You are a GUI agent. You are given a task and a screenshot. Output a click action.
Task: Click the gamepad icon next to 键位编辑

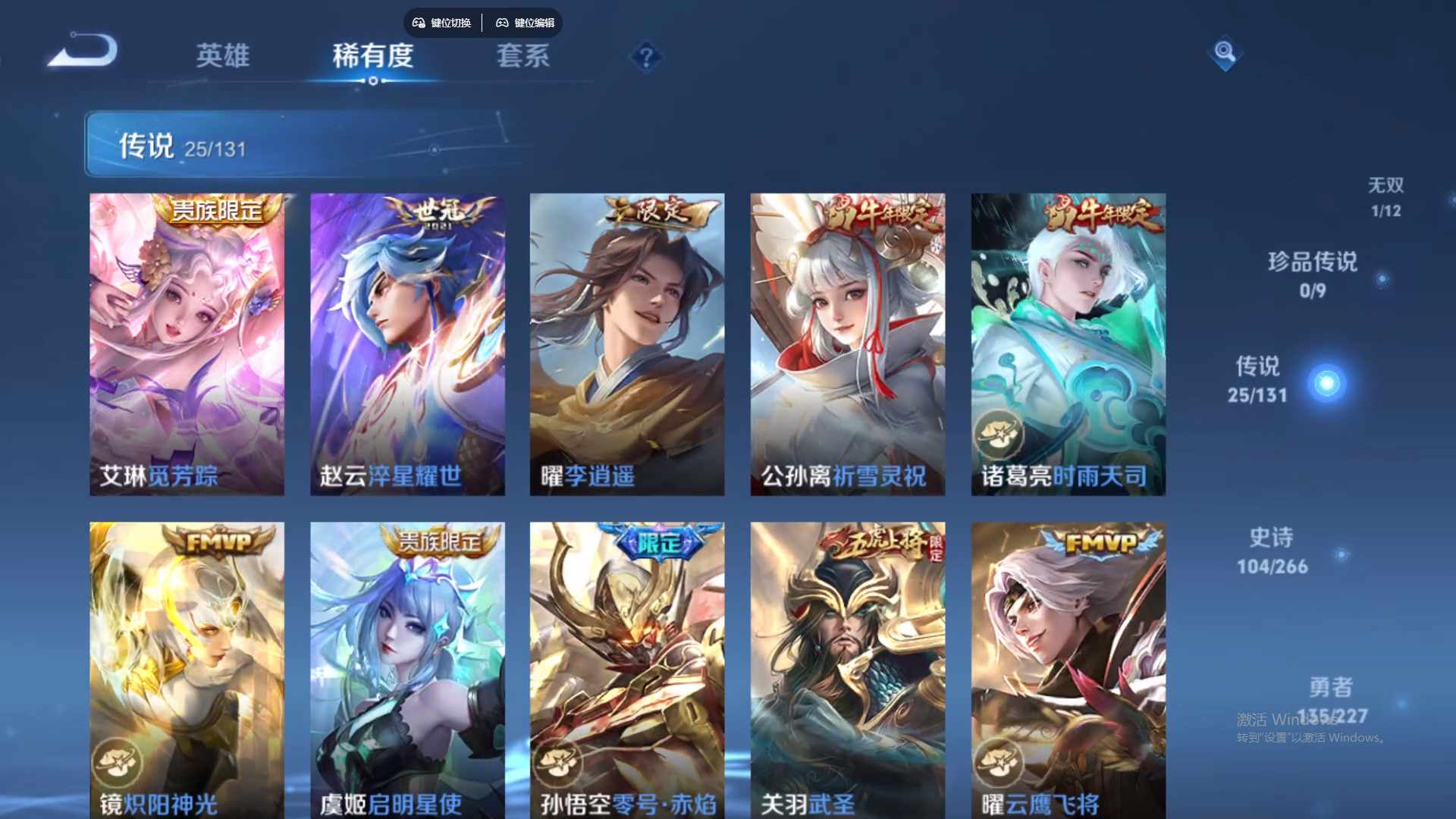[x=502, y=23]
